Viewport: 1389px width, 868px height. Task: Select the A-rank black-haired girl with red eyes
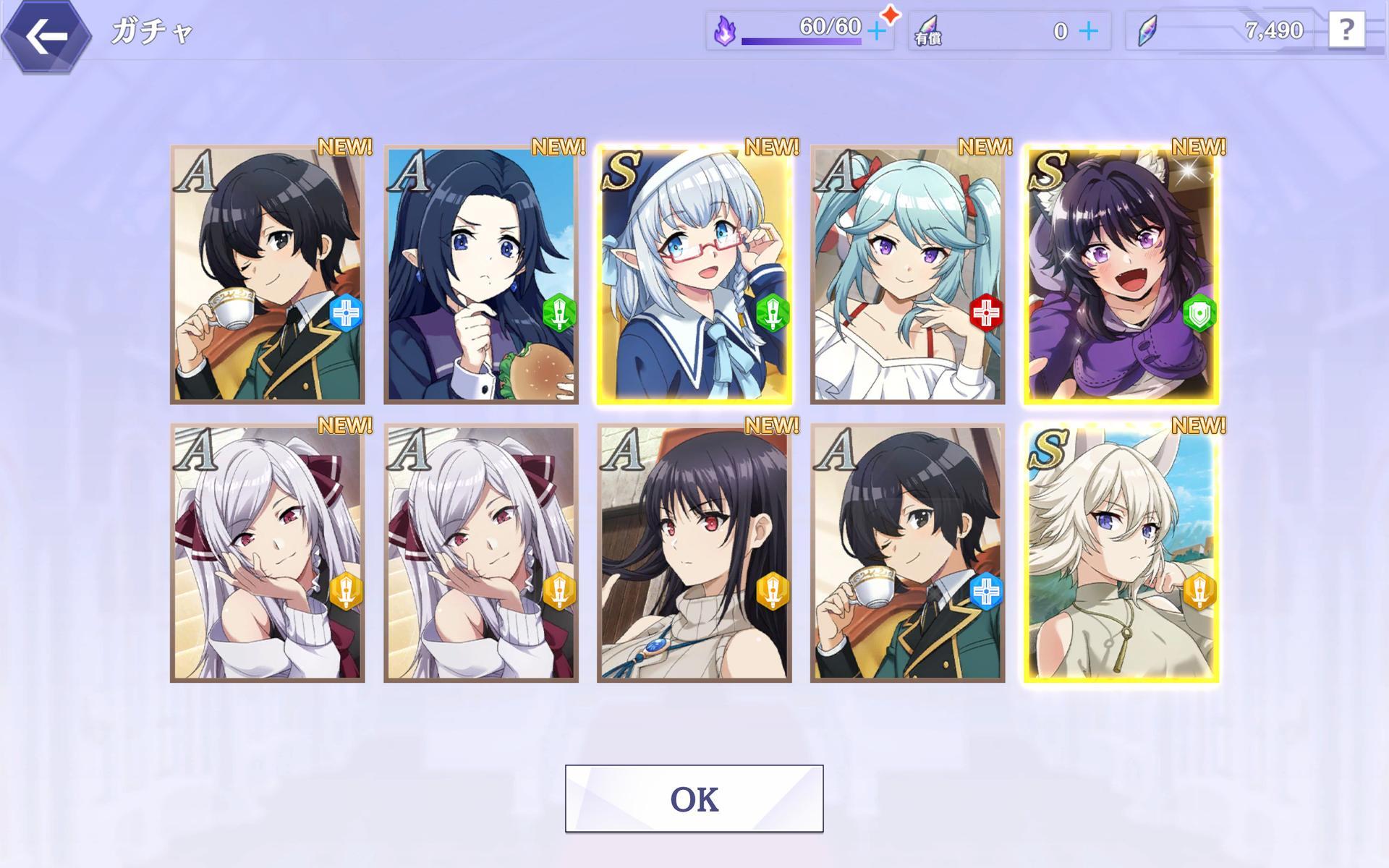coord(694,553)
